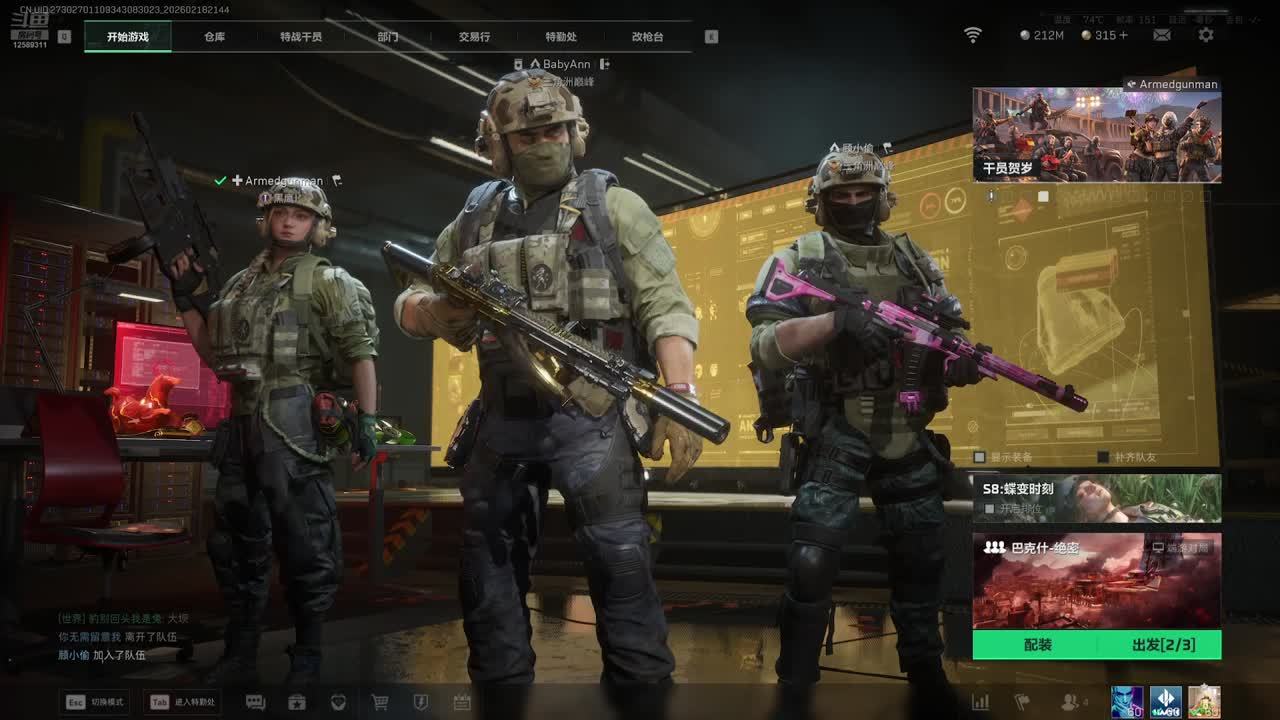Switch to the 改枪台 (Gunsmith) tab

click(x=647, y=37)
